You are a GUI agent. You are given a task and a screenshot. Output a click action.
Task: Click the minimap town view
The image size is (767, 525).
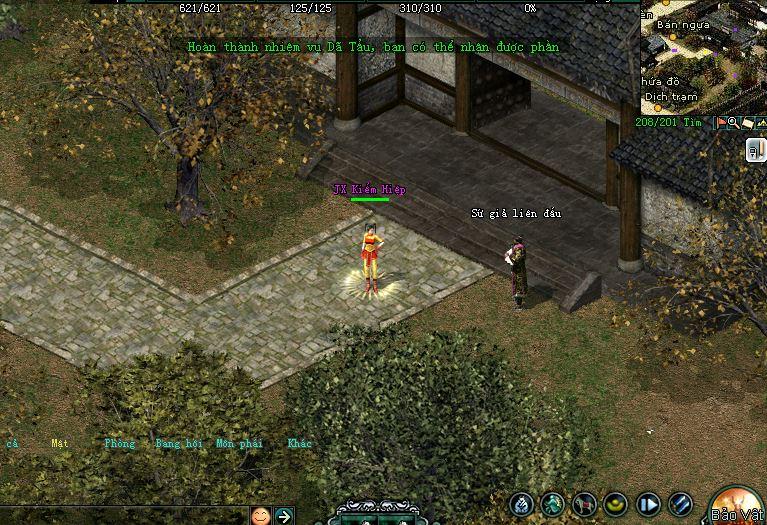[x=702, y=55]
